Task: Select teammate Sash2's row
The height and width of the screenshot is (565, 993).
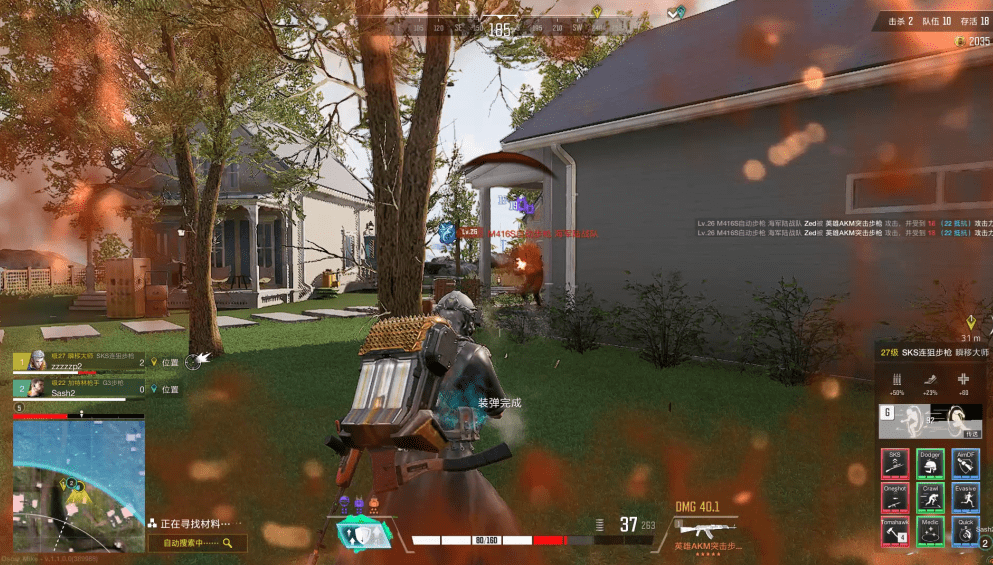Action: coord(79,388)
